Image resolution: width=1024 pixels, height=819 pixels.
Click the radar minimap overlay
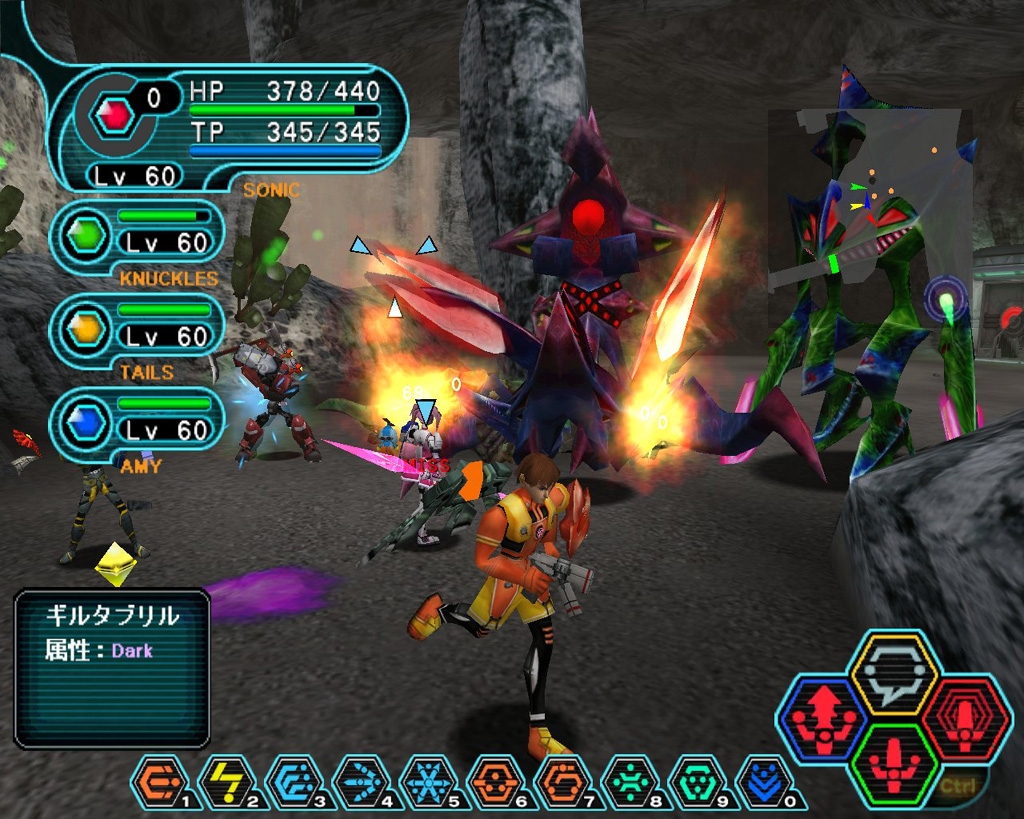[868, 200]
